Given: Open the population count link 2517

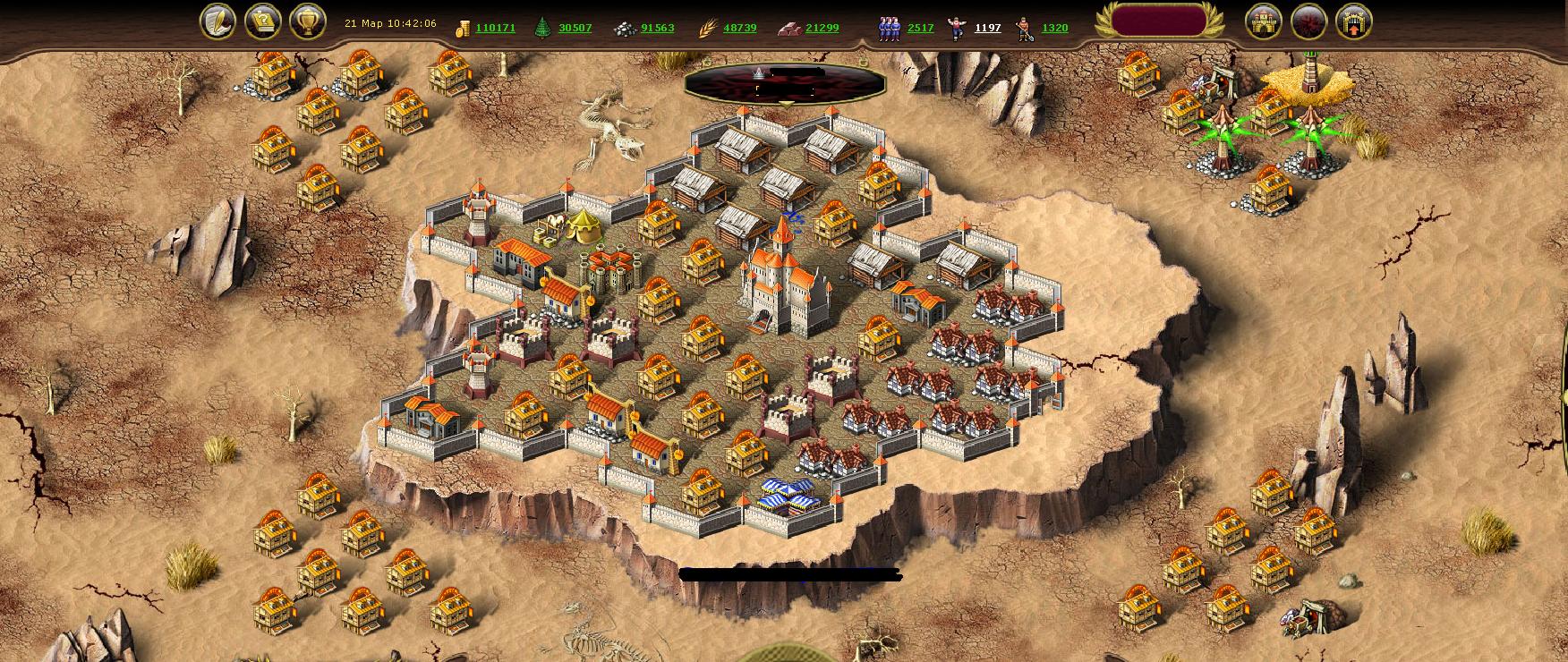Looking at the screenshot, I should point(920,28).
